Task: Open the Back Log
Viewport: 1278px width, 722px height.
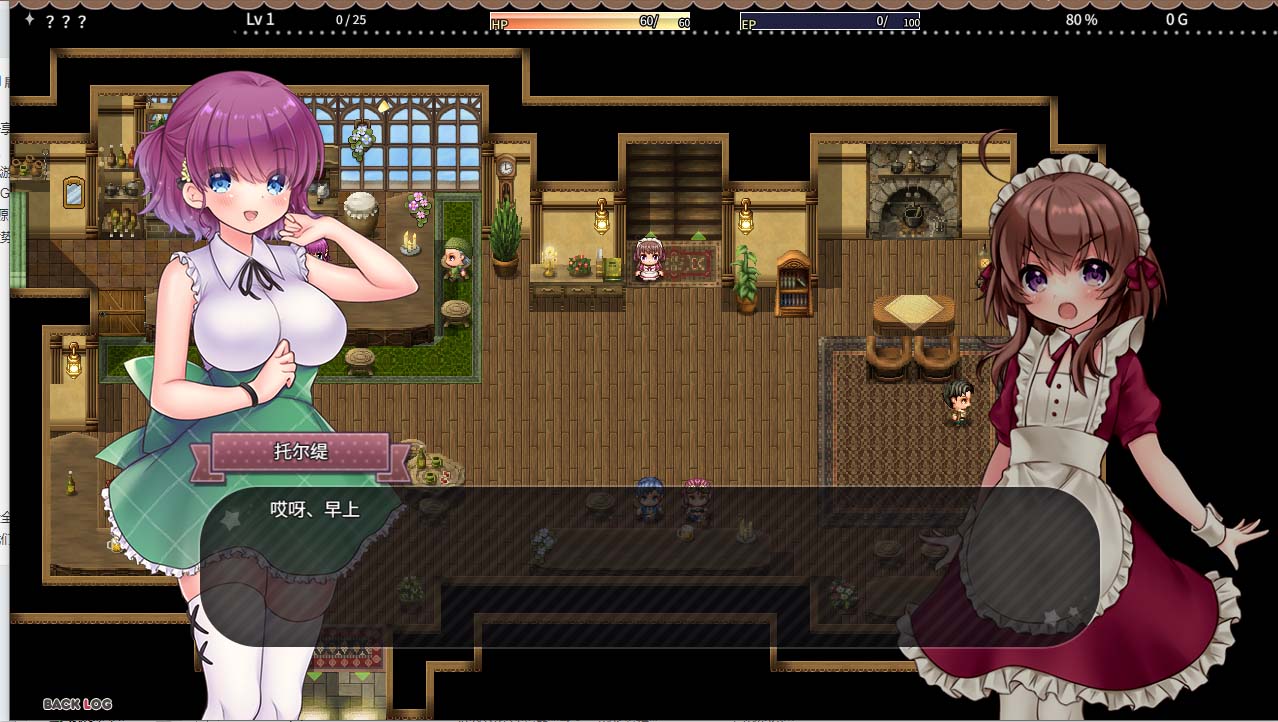Action: click(77, 704)
